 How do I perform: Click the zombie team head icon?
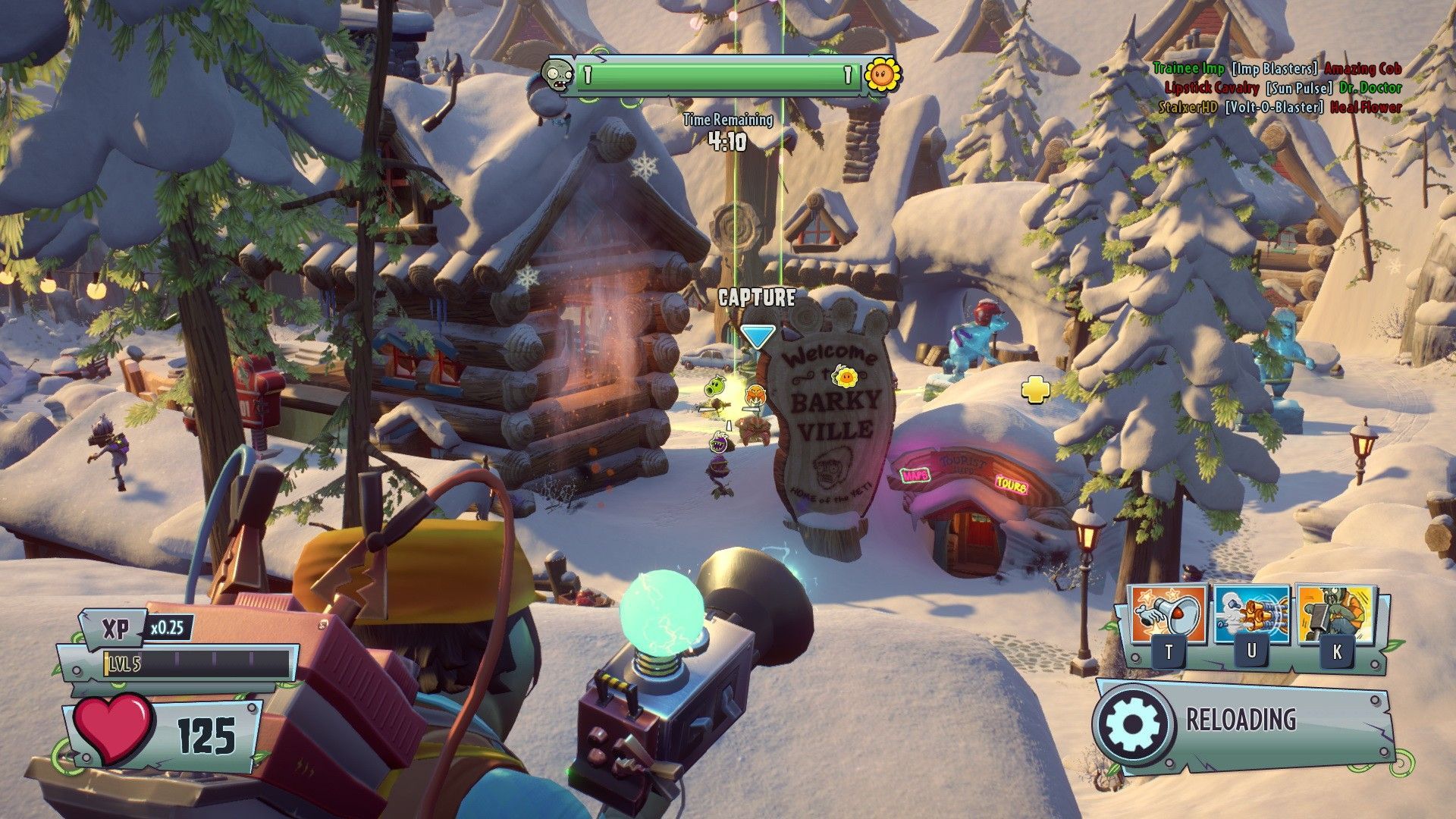click(557, 77)
